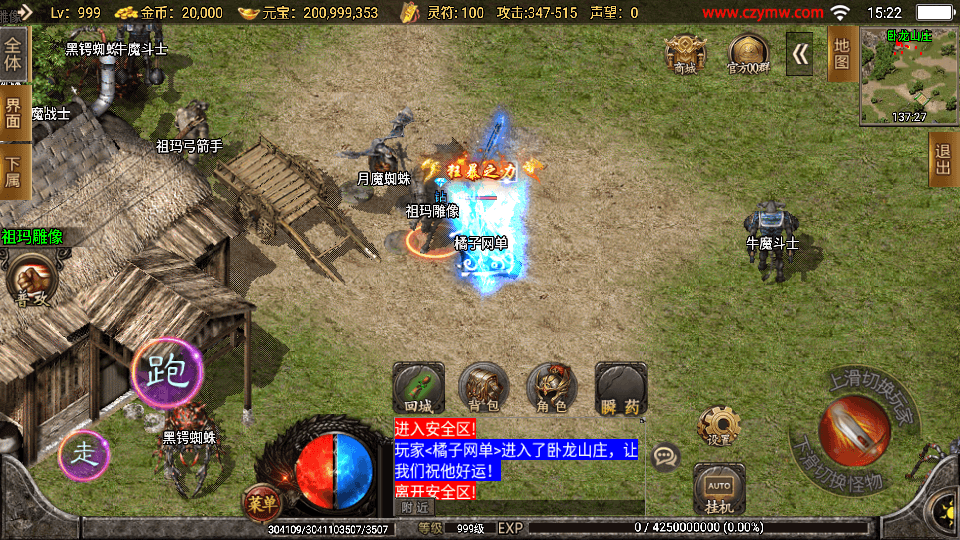The image size is (960, 540).
Task: Toggle the 跑 run mode button
Action: pyautogui.click(x=168, y=372)
